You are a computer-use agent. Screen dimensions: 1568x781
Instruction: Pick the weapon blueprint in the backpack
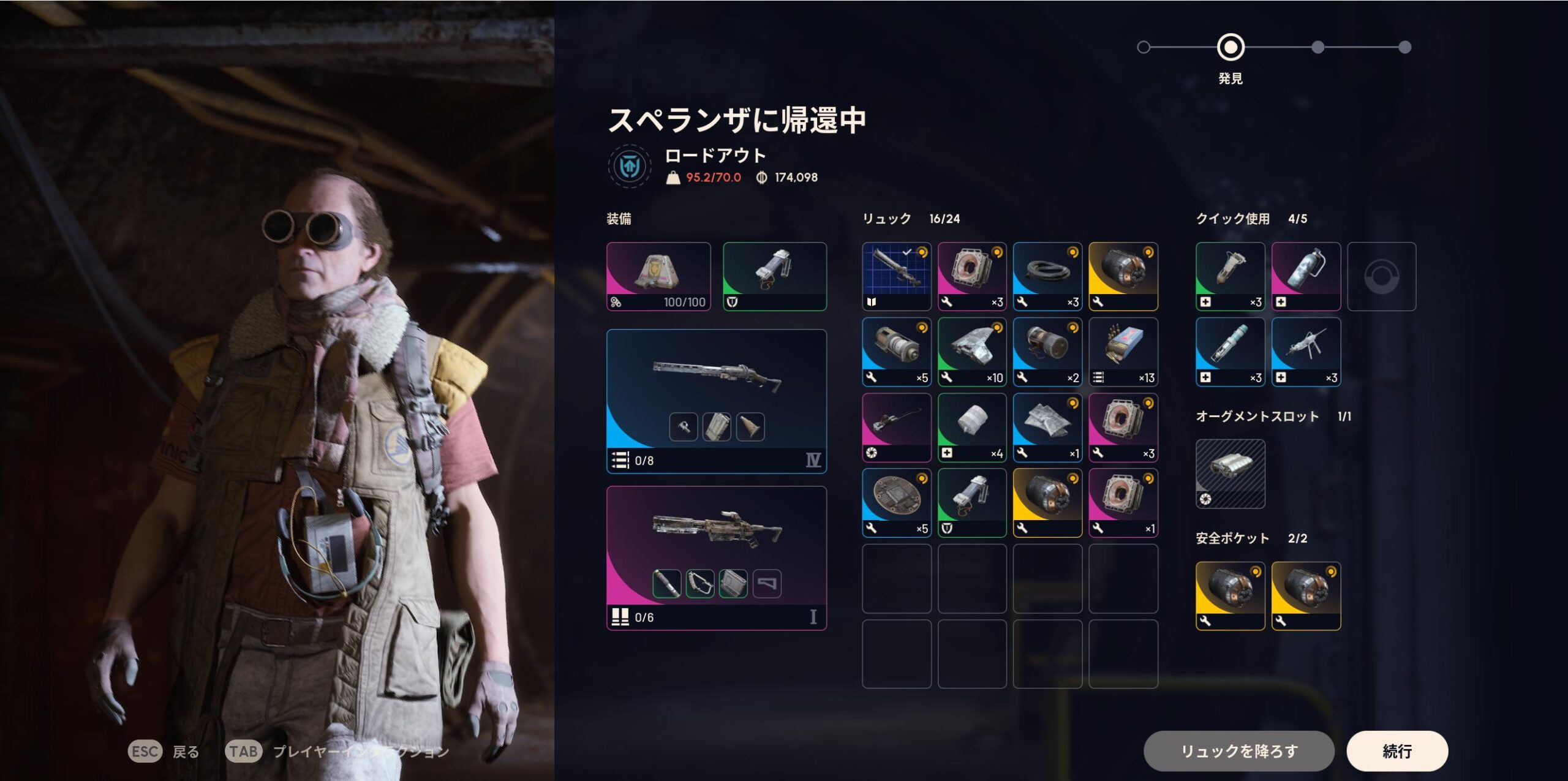[x=896, y=276]
